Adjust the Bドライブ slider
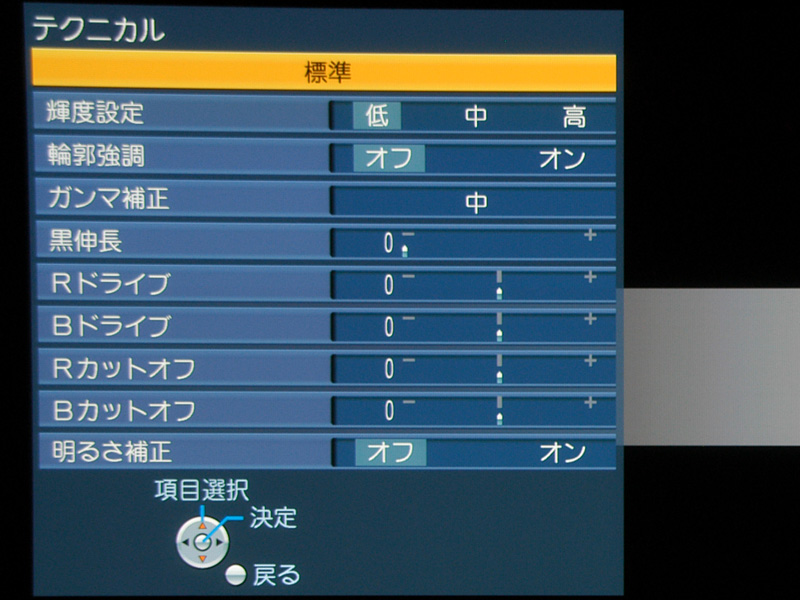Image resolution: width=800 pixels, height=600 pixels. coord(495,327)
